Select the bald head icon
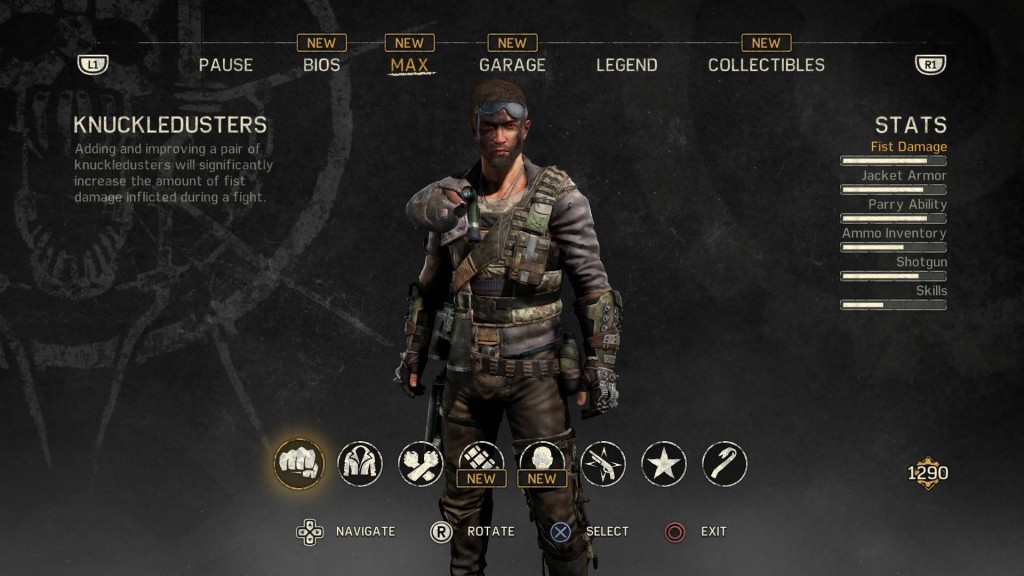The width and height of the screenshot is (1024, 576). click(542, 462)
